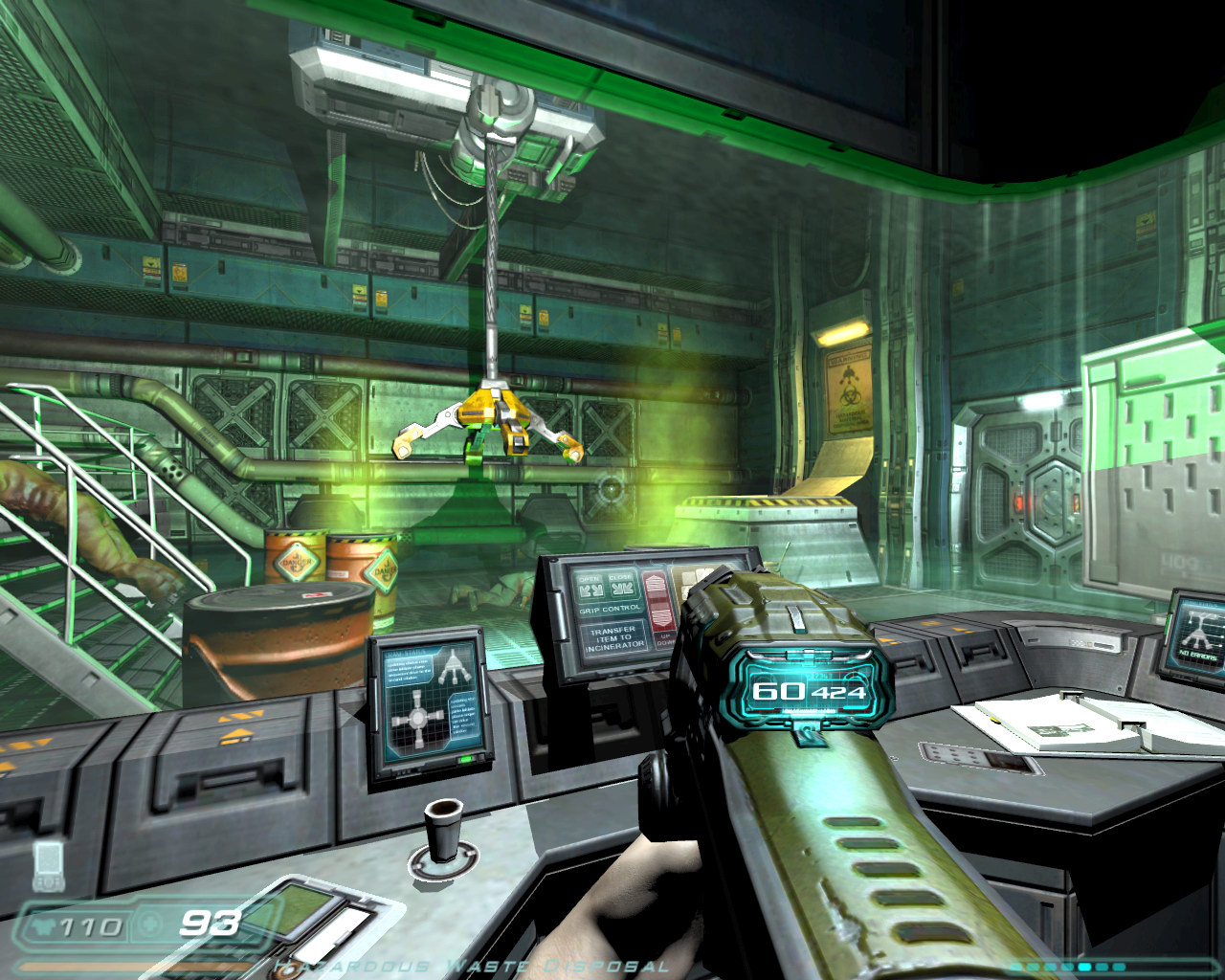This screenshot has width=1225, height=980.
Task: Activate Transfer Item to Incinerator
Action: (x=612, y=638)
